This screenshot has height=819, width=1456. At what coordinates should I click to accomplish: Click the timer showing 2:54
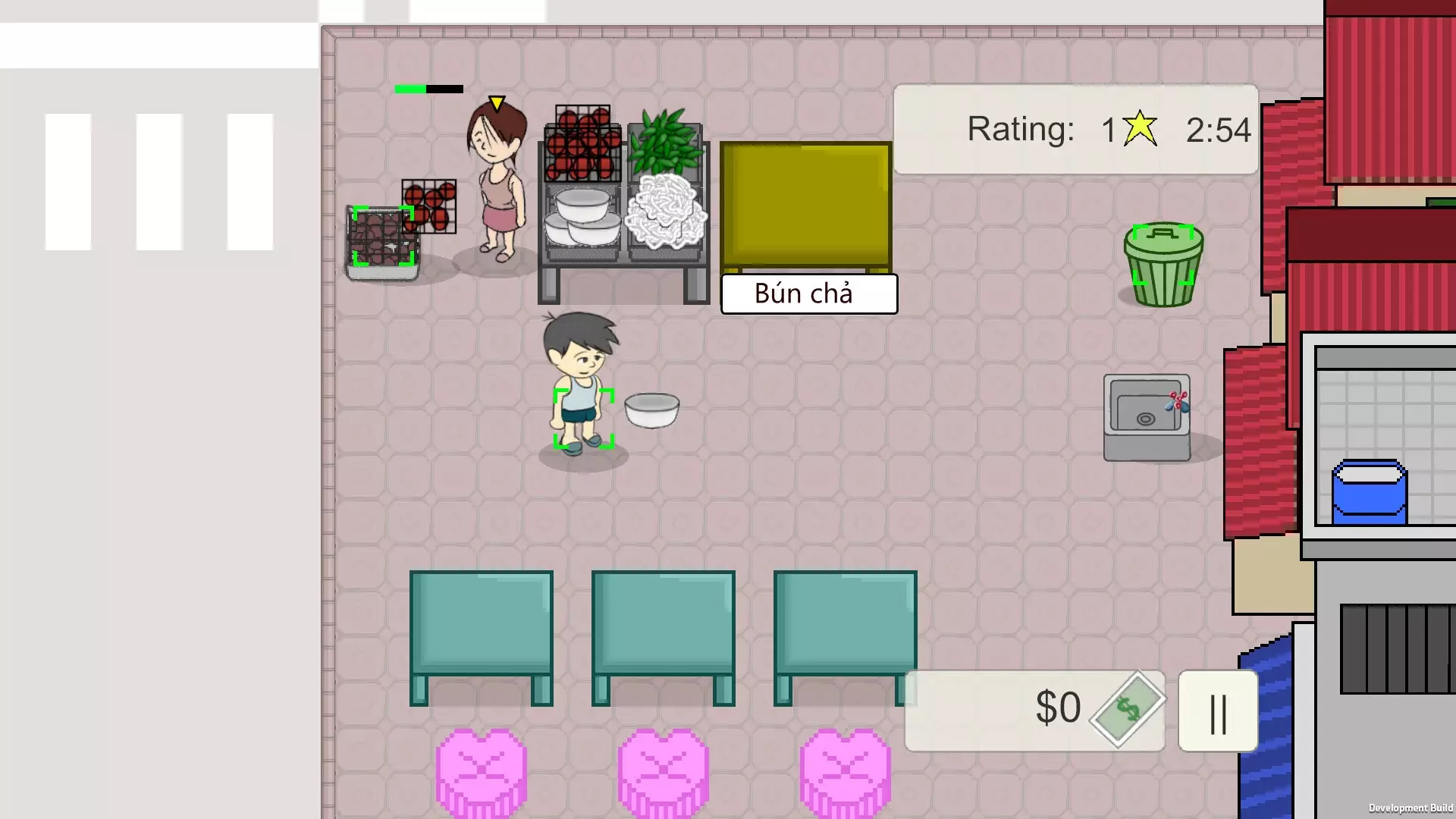pos(1218,129)
